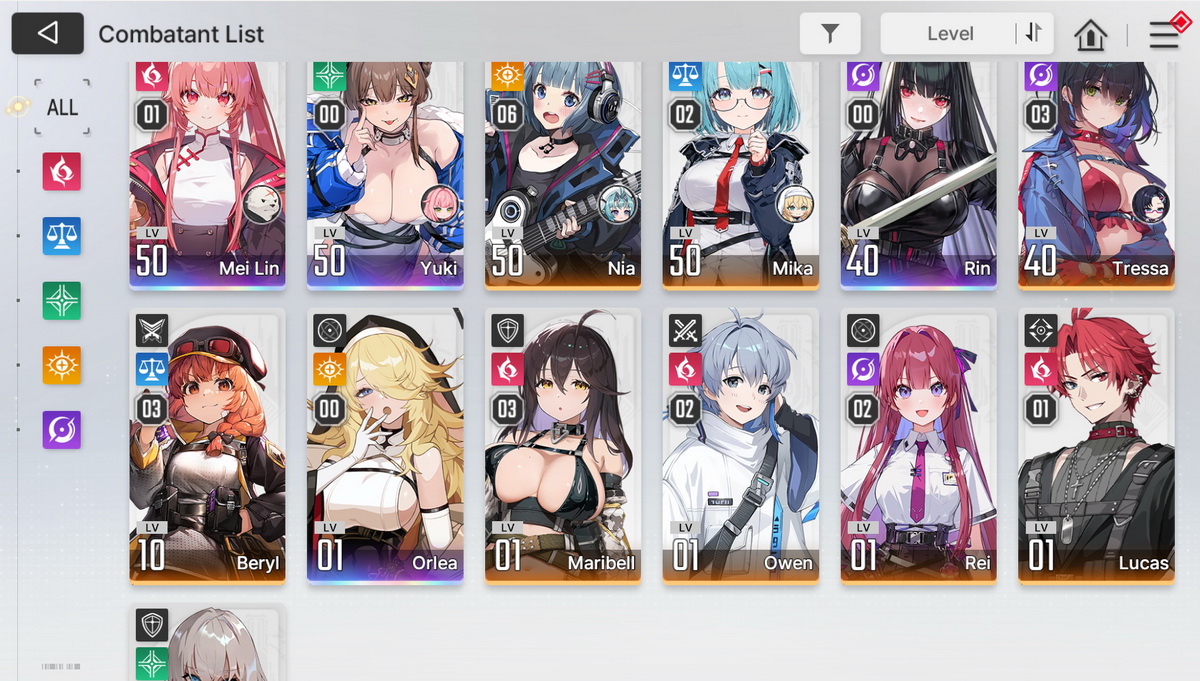Choose the Yuki combatant card
Viewport: 1200px width, 681px height.
click(385, 175)
